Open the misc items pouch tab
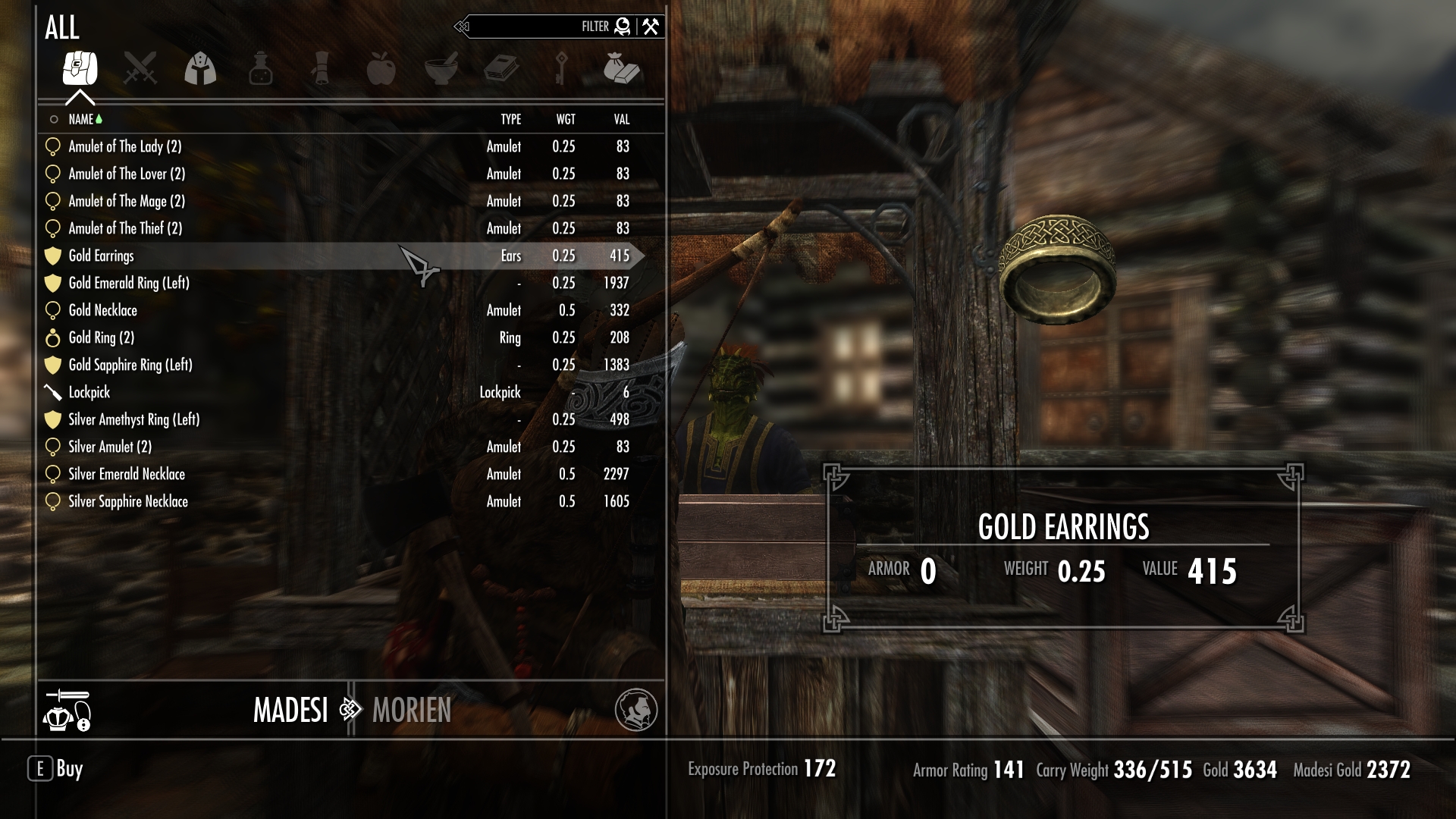 (622, 68)
